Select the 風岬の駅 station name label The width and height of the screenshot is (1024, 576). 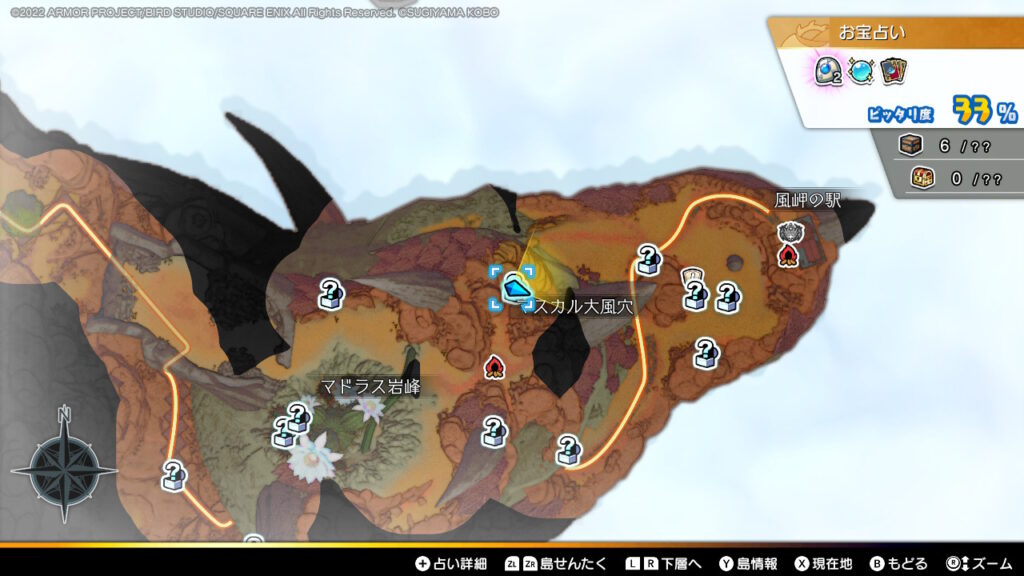coord(808,201)
